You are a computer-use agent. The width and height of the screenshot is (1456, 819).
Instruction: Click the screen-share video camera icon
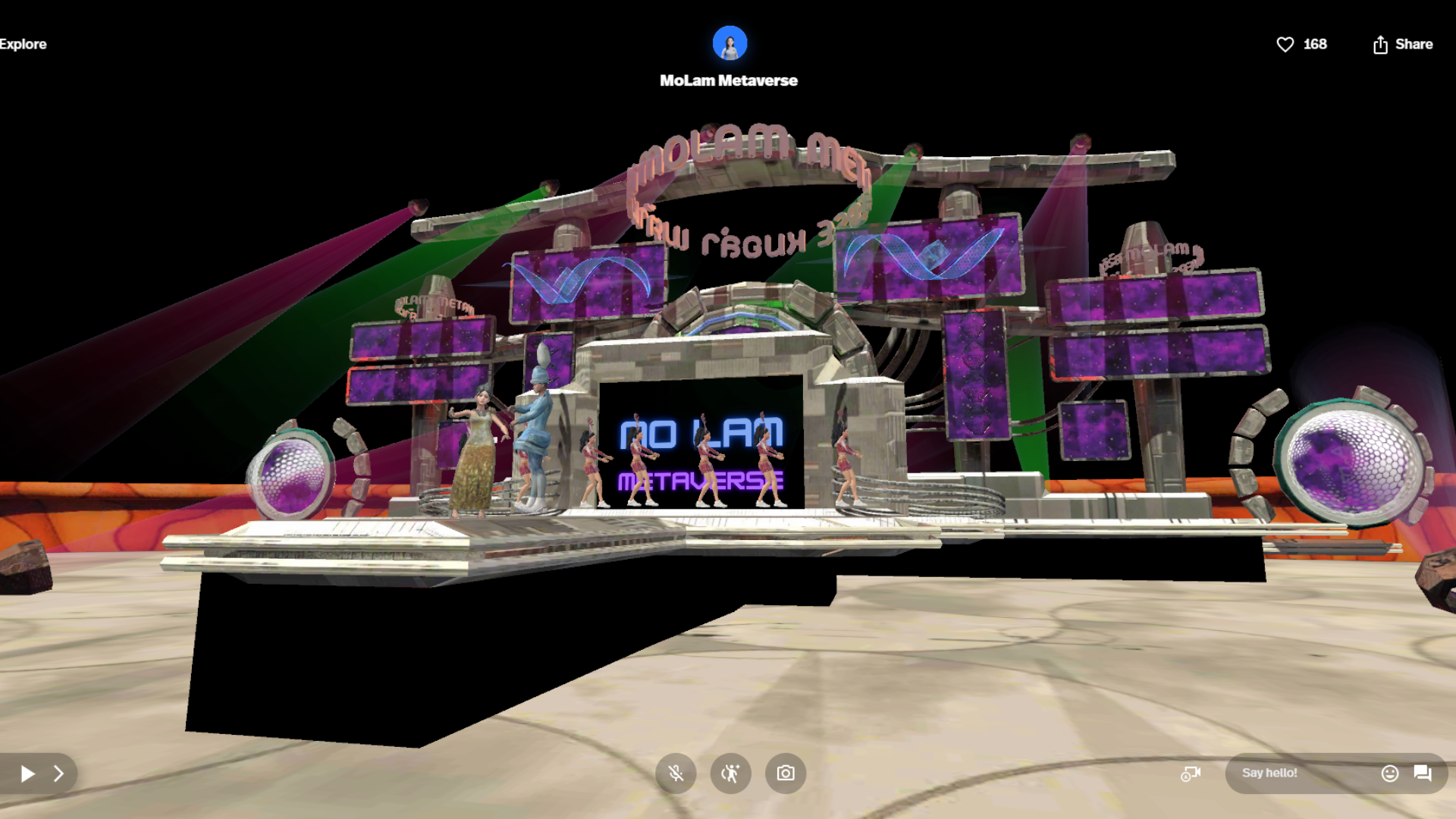(x=1191, y=773)
